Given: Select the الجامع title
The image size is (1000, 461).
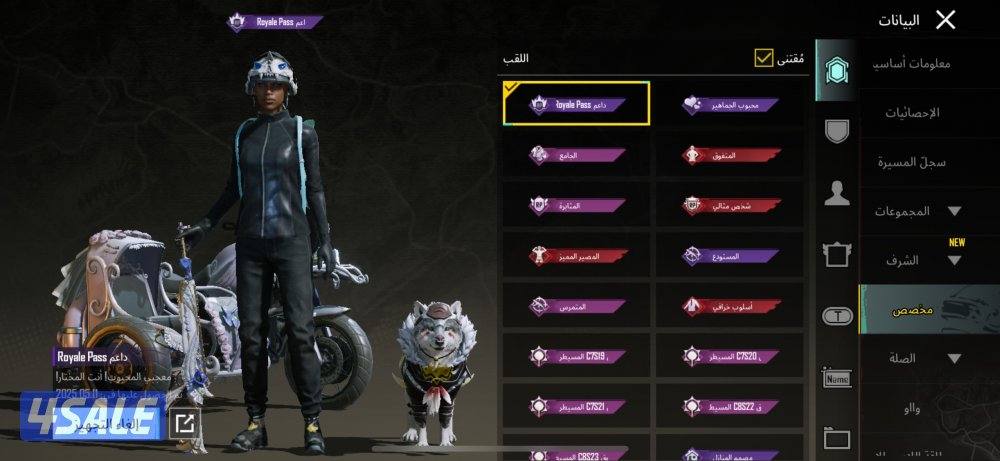Looking at the screenshot, I should coord(577,155).
